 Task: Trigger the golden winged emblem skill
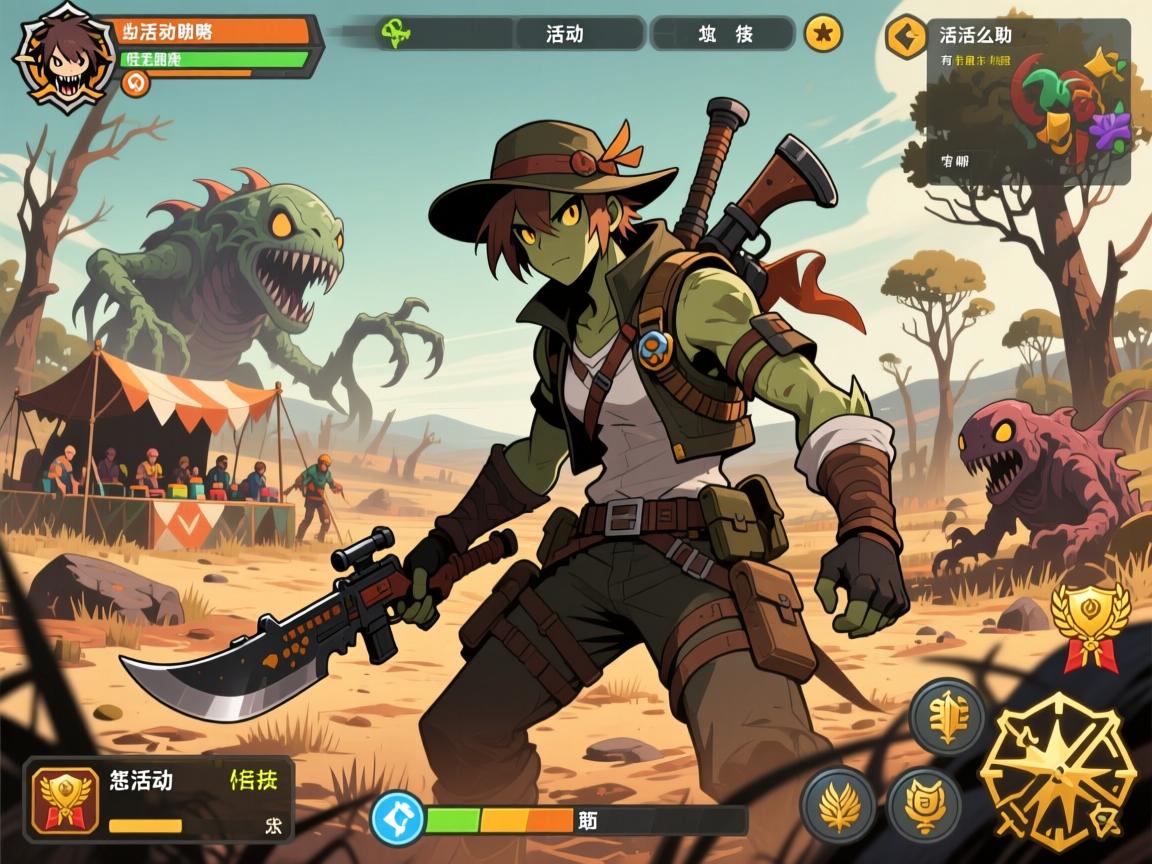945,716
